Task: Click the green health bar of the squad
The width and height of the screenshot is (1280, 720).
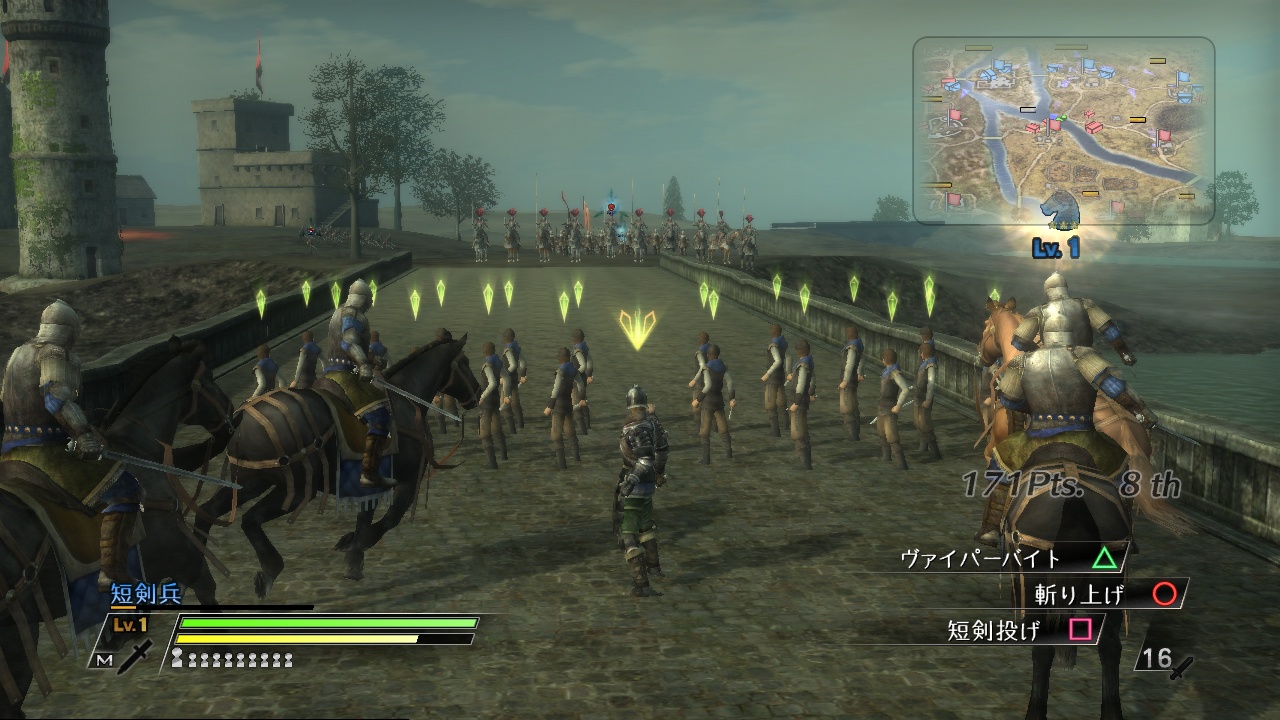Action: point(330,622)
